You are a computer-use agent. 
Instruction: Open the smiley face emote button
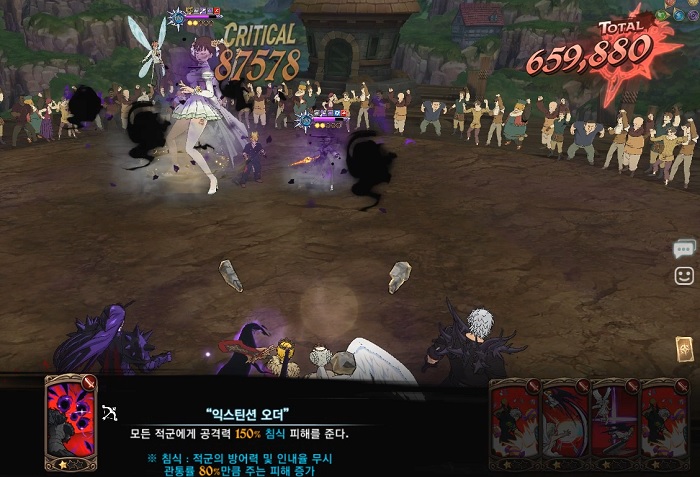684,275
